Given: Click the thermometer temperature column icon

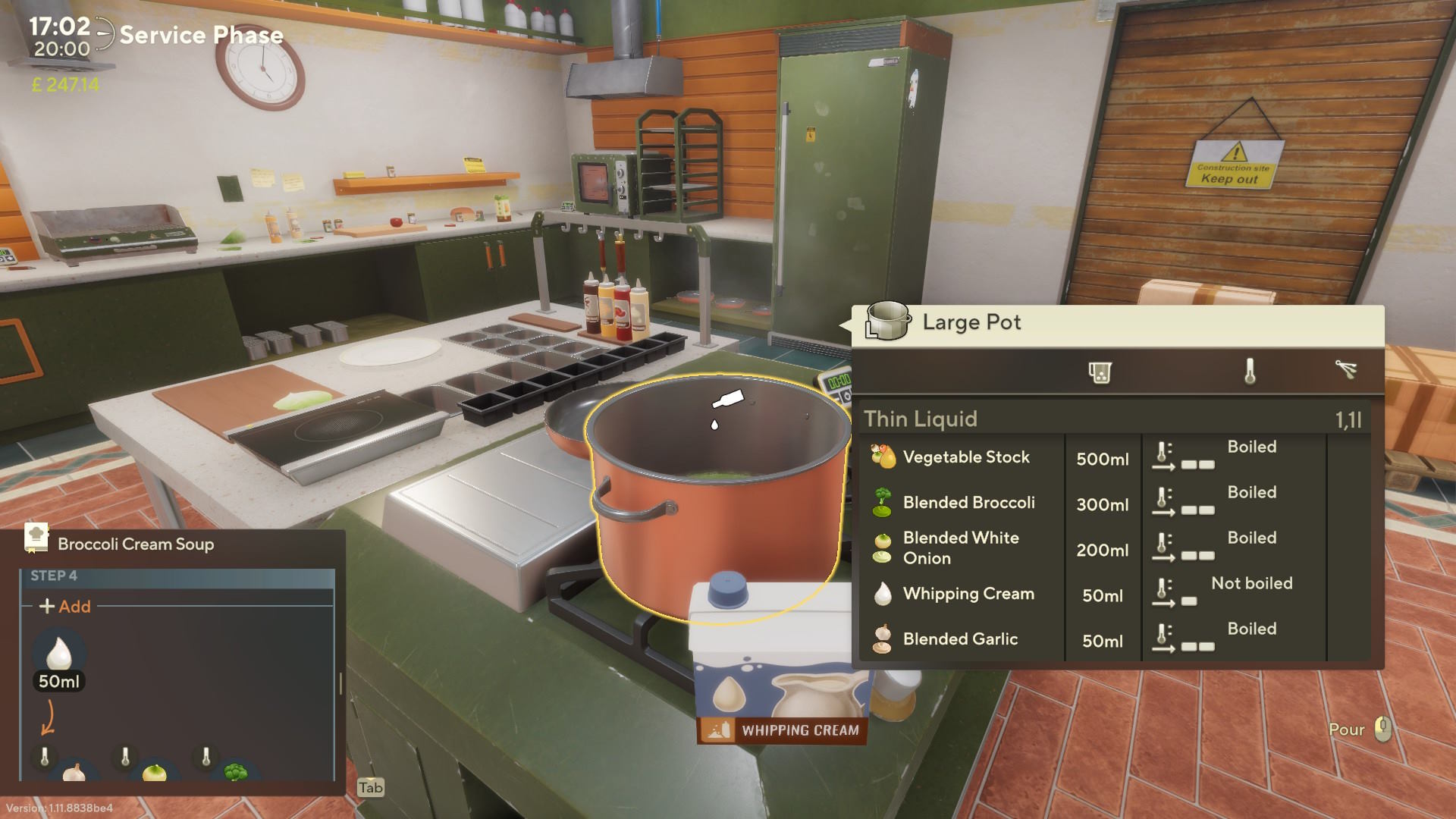Looking at the screenshot, I should pyautogui.click(x=1250, y=372).
